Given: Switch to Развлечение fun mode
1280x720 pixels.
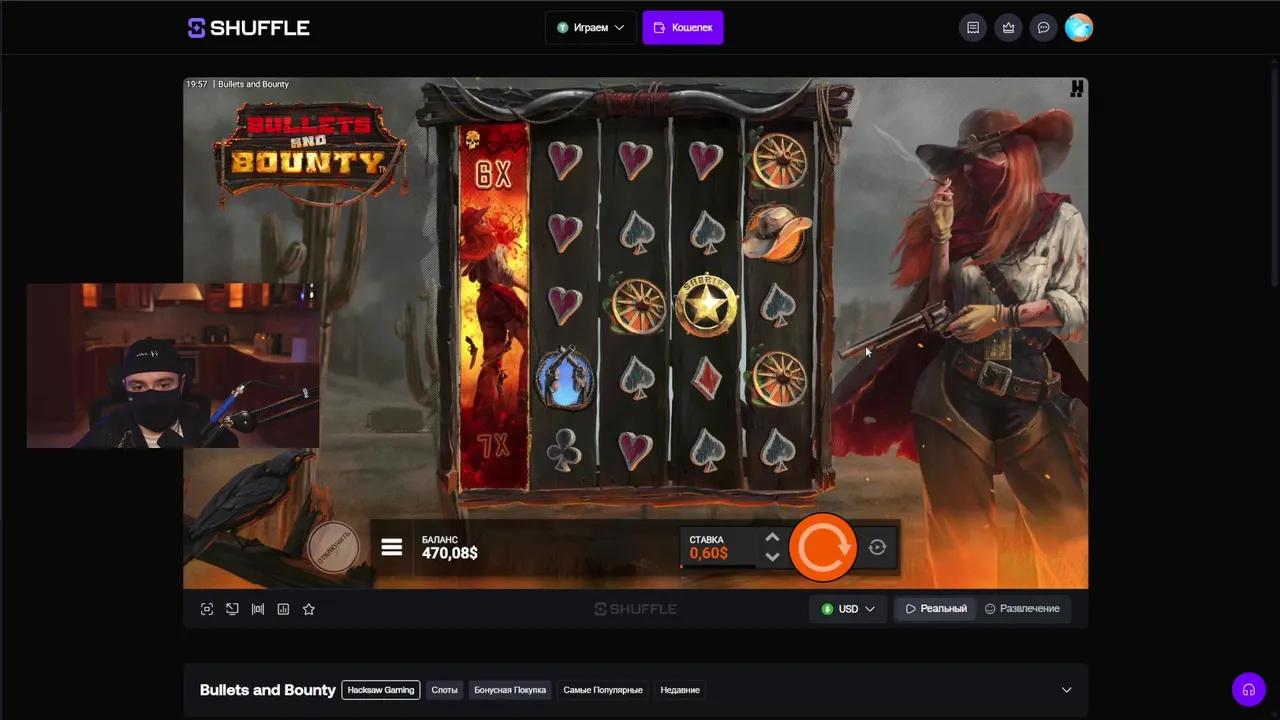Looking at the screenshot, I should [x=1022, y=608].
